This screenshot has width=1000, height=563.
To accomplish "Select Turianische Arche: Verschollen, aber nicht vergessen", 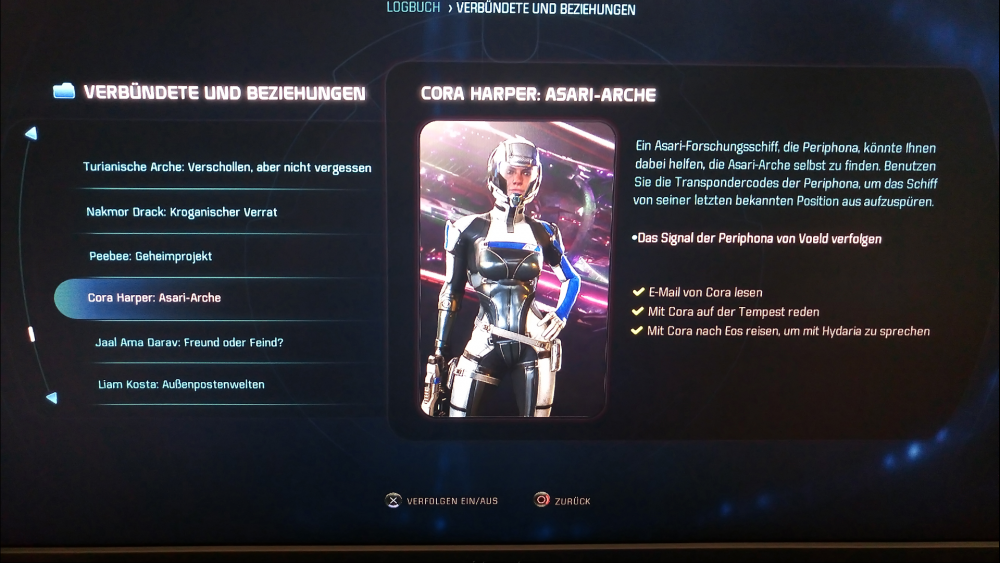I will tap(227, 168).
